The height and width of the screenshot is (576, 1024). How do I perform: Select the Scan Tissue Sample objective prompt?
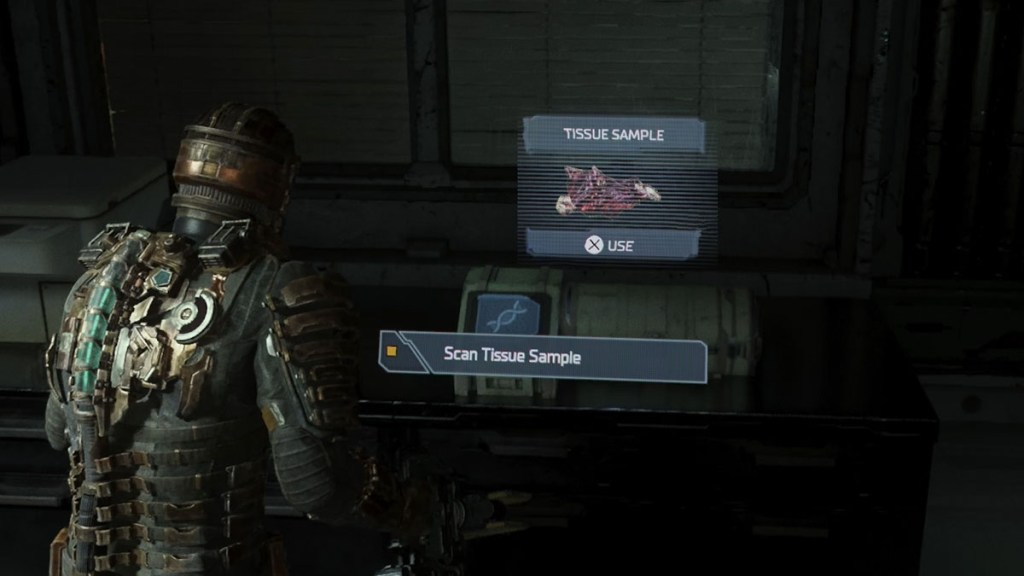(x=543, y=357)
